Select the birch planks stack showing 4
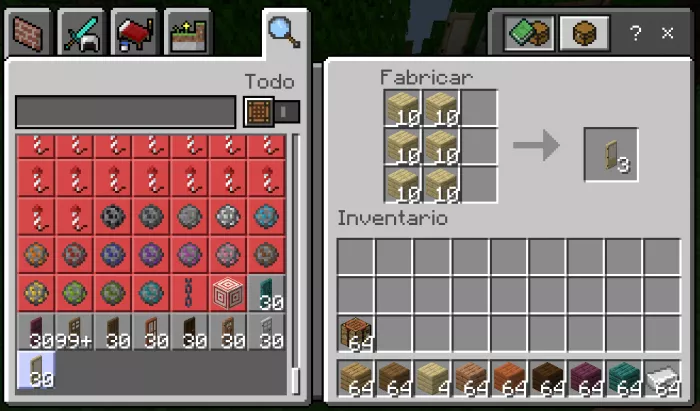This screenshot has height=411, width=700. [x=433, y=379]
